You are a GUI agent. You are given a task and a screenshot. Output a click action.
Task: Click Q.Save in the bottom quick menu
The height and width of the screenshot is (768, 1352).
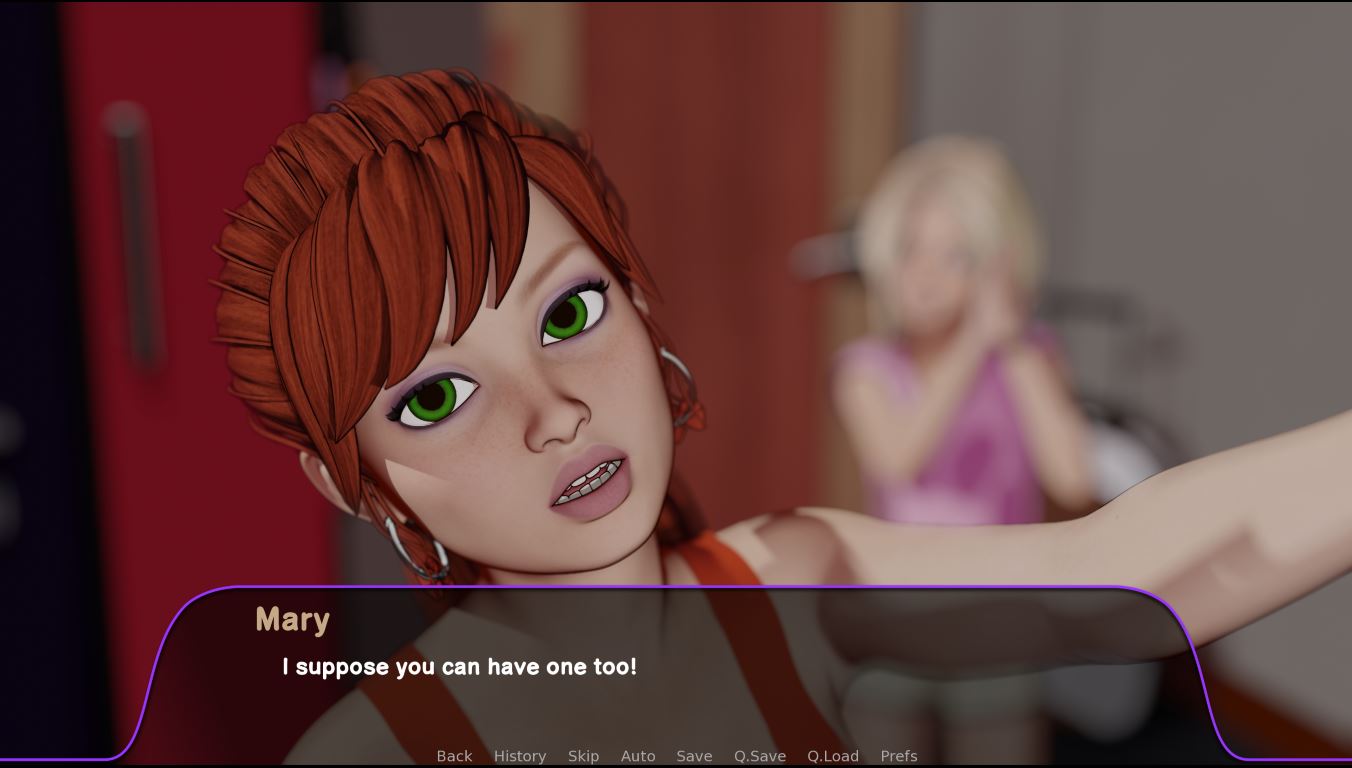click(x=760, y=756)
